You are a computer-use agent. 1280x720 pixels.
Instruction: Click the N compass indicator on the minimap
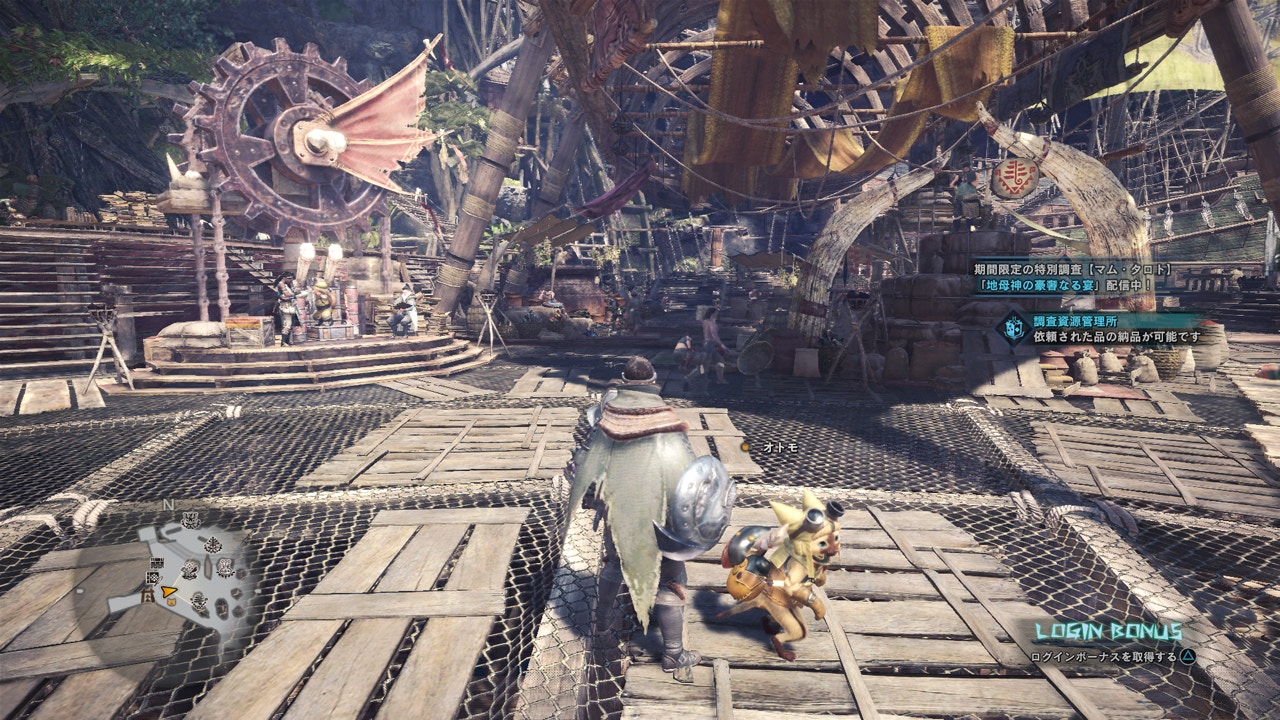coord(167,504)
